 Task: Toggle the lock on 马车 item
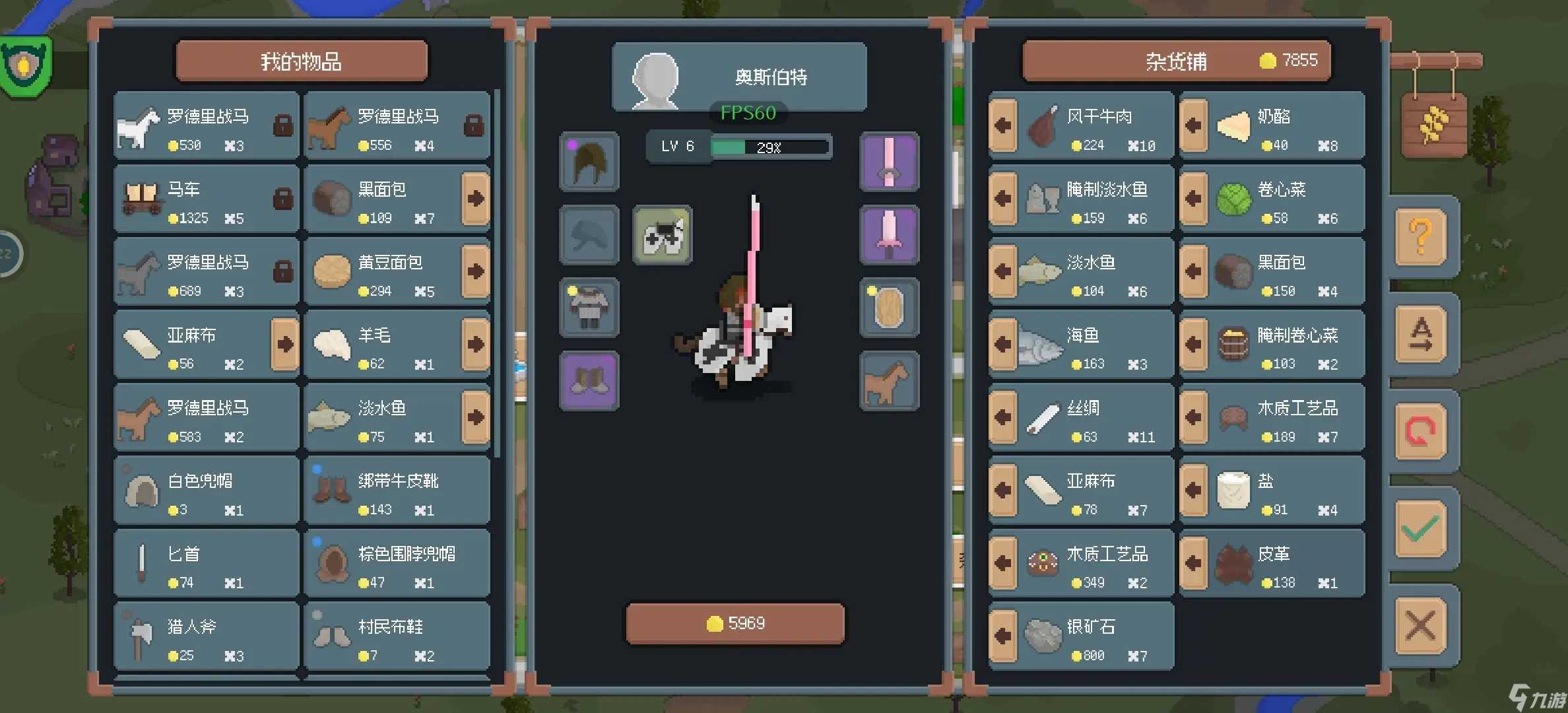(x=282, y=198)
